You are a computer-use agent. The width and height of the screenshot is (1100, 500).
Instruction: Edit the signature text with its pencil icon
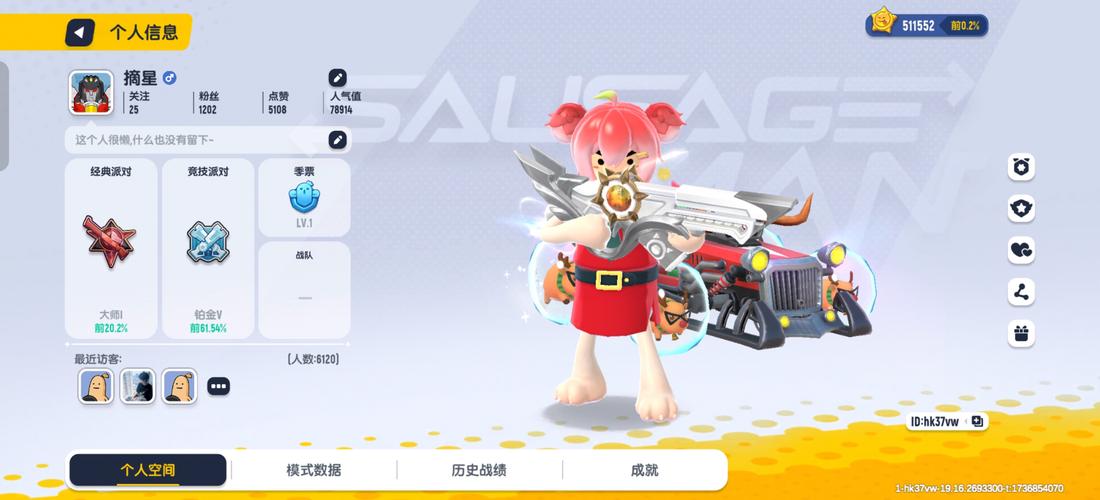pyautogui.click(x=338, y=140)
